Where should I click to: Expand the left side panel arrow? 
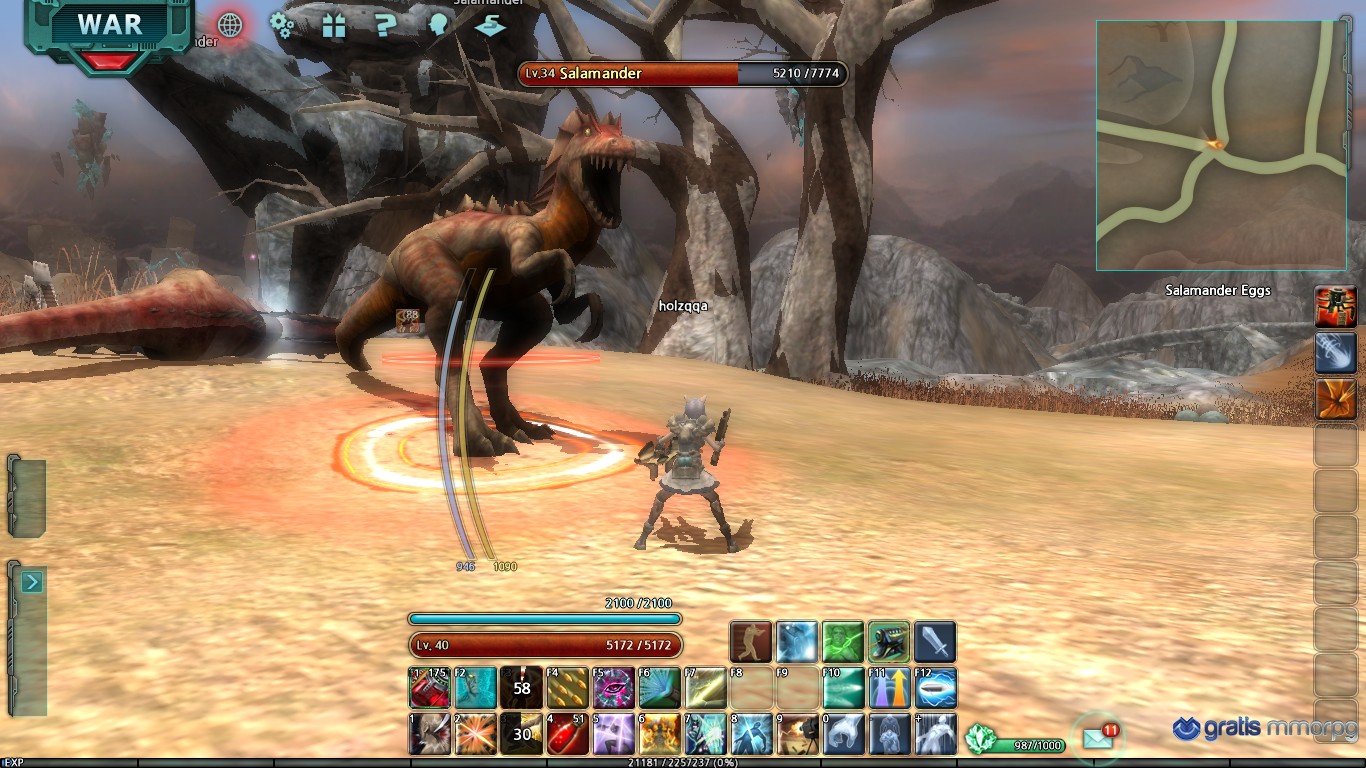click(x=31, y=582)
